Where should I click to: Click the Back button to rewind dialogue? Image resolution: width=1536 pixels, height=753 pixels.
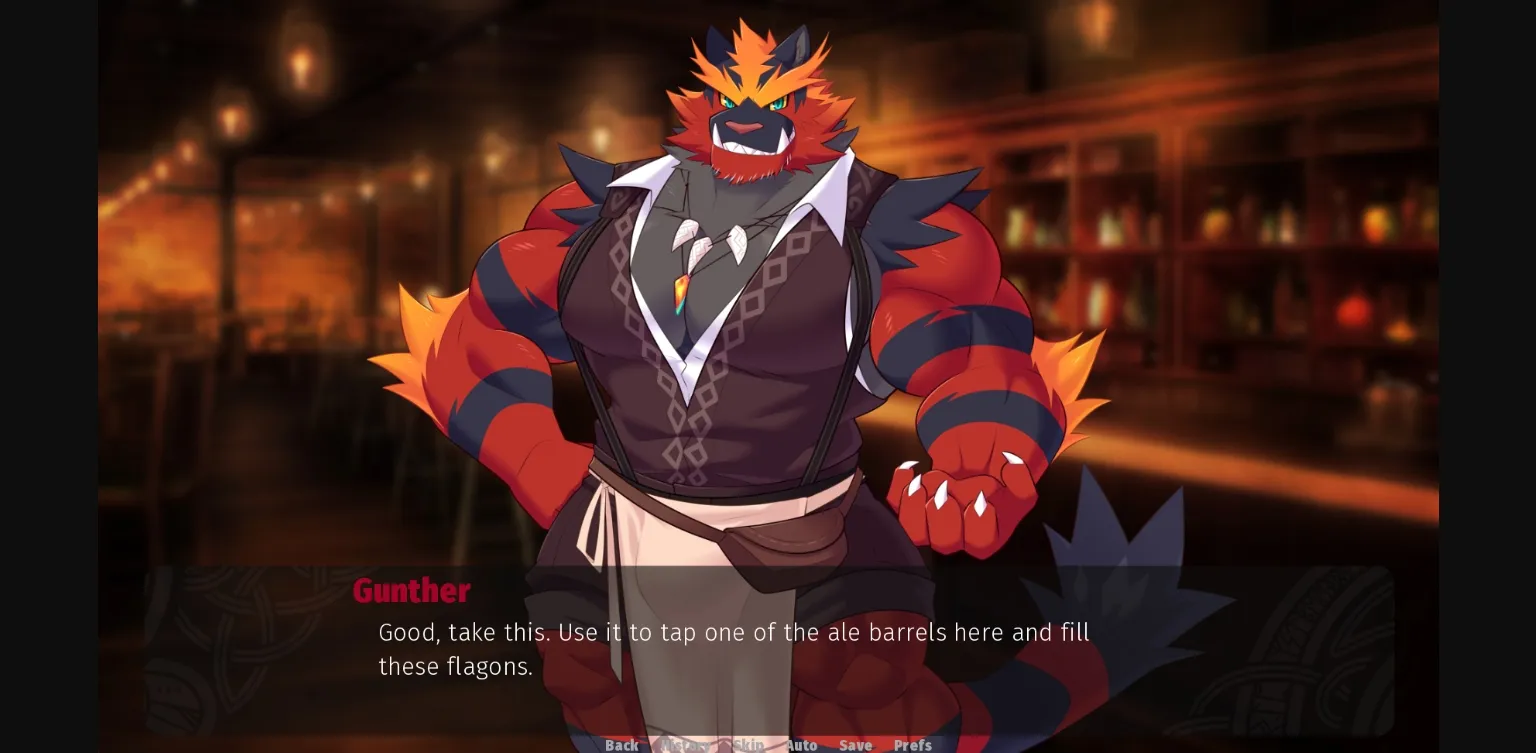[622, 745]
